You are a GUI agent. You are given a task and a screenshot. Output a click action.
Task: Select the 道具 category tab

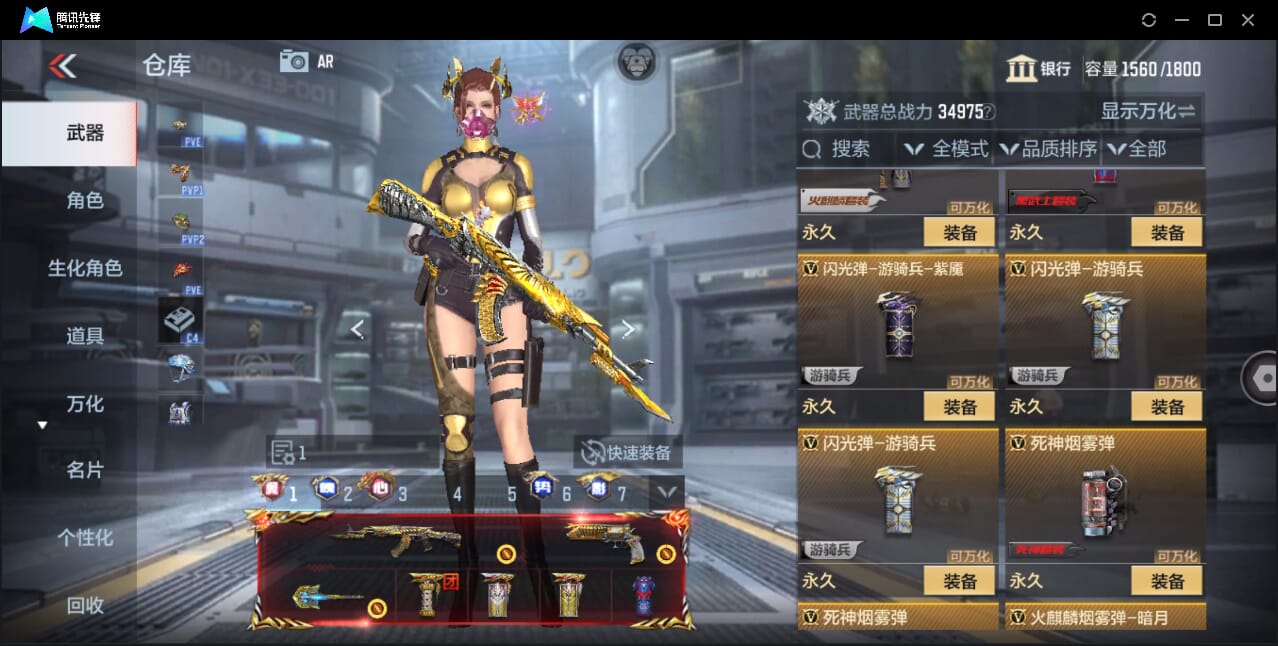[85, 336]
